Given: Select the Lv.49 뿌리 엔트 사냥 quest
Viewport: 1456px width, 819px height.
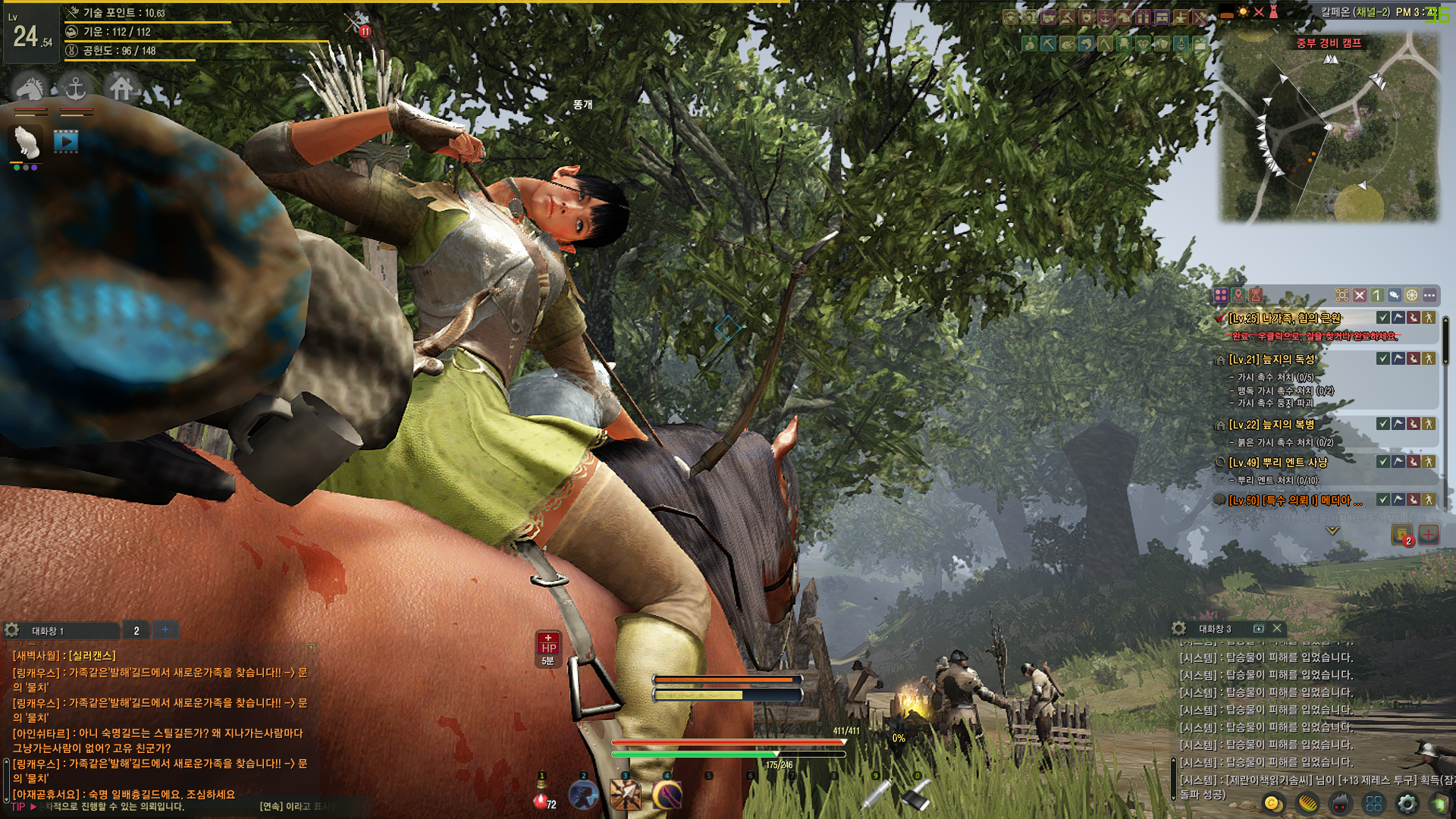Looking at the screenshot, I should pos(1278,462).
